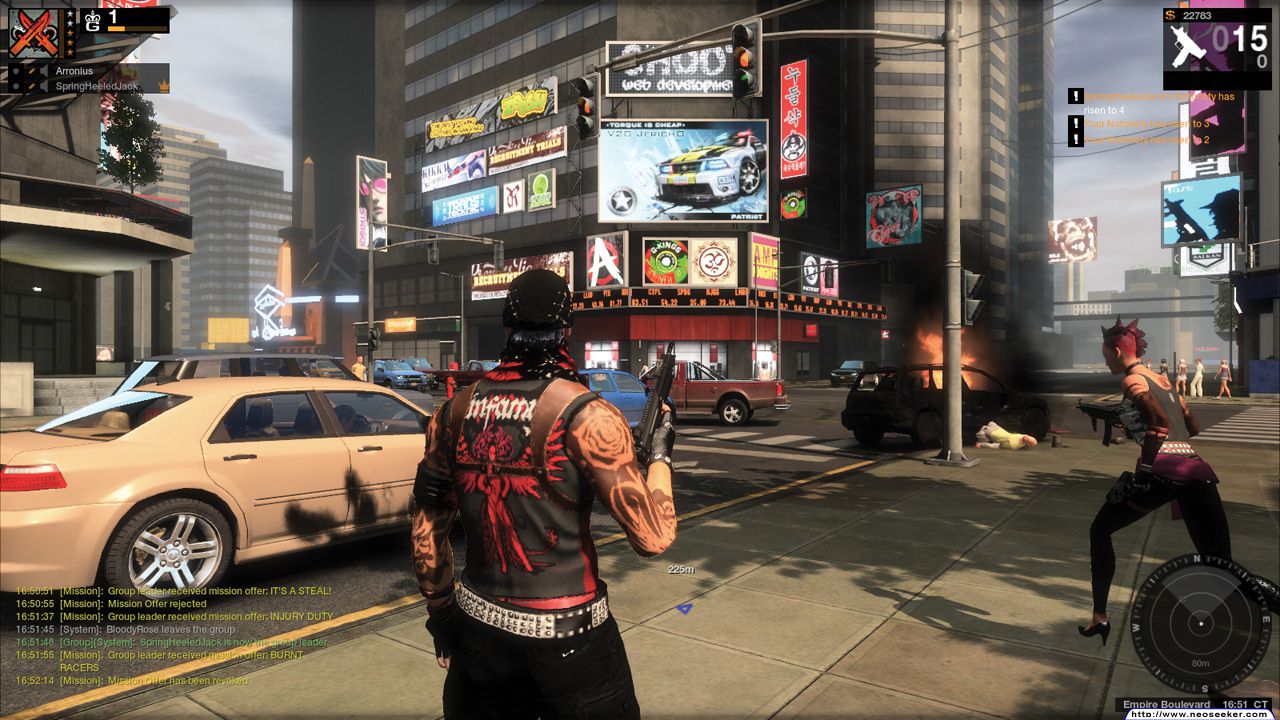Open the neoseeker.com link
Viewport: 1280px width, 720px height.
click(1200, 716)
